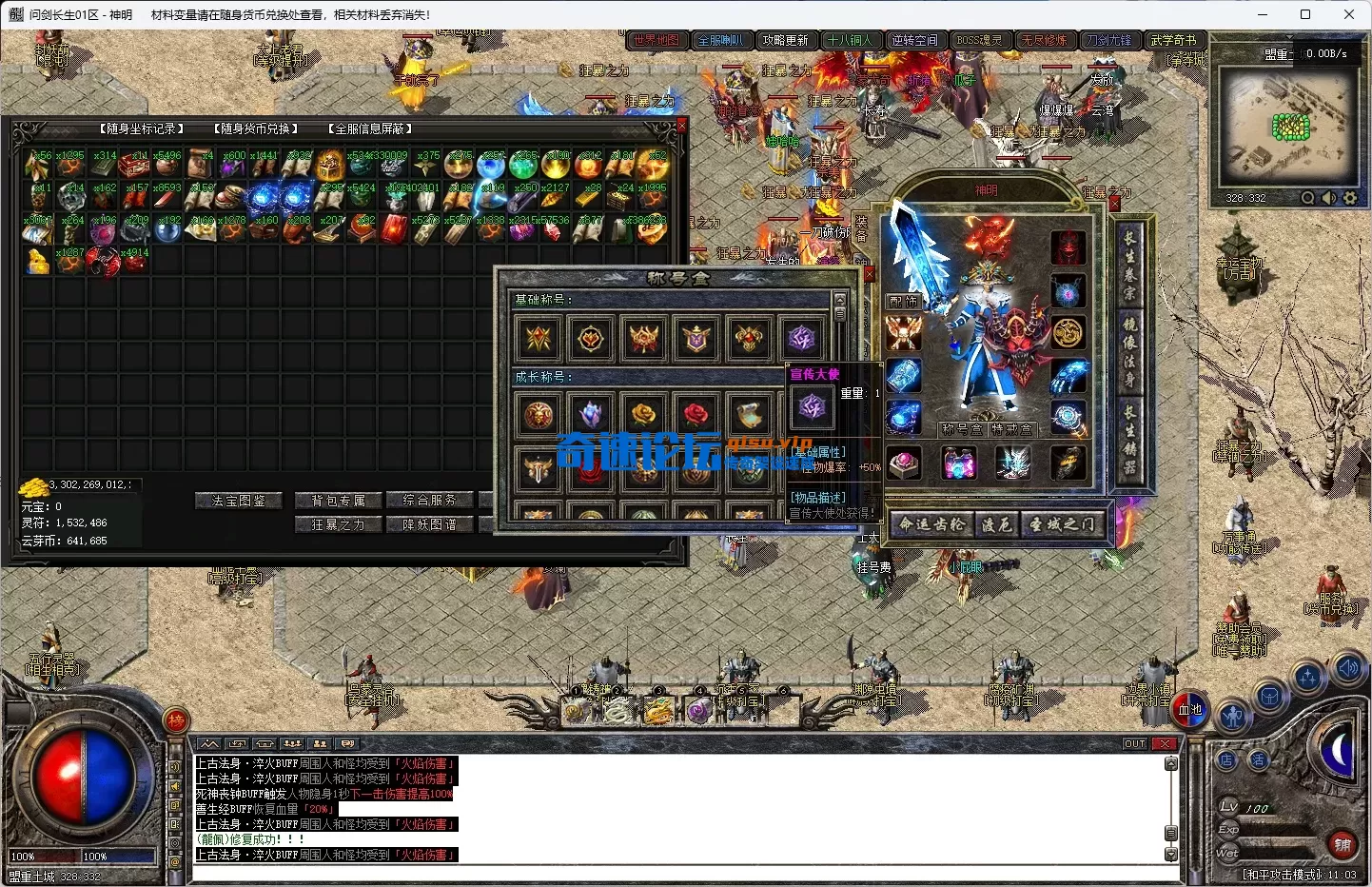Switch to the 长生卷宗 side tab
The width and height of the screenshot is (1372, 887).
coord(1129,266)
